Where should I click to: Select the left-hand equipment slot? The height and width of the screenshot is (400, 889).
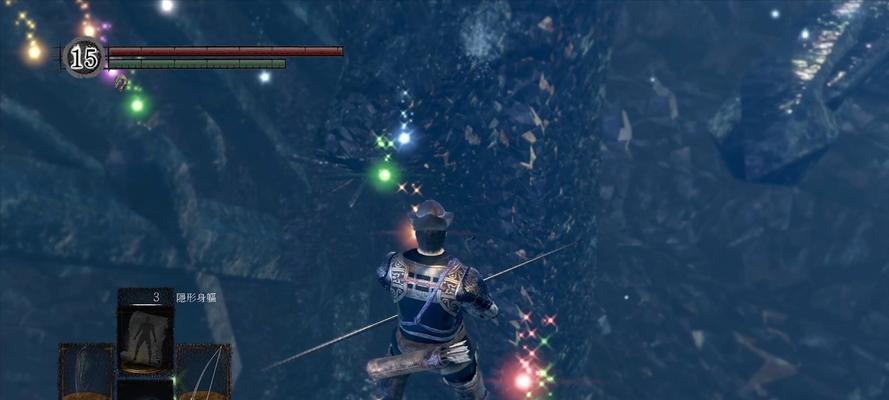click(x=86, y=372)
